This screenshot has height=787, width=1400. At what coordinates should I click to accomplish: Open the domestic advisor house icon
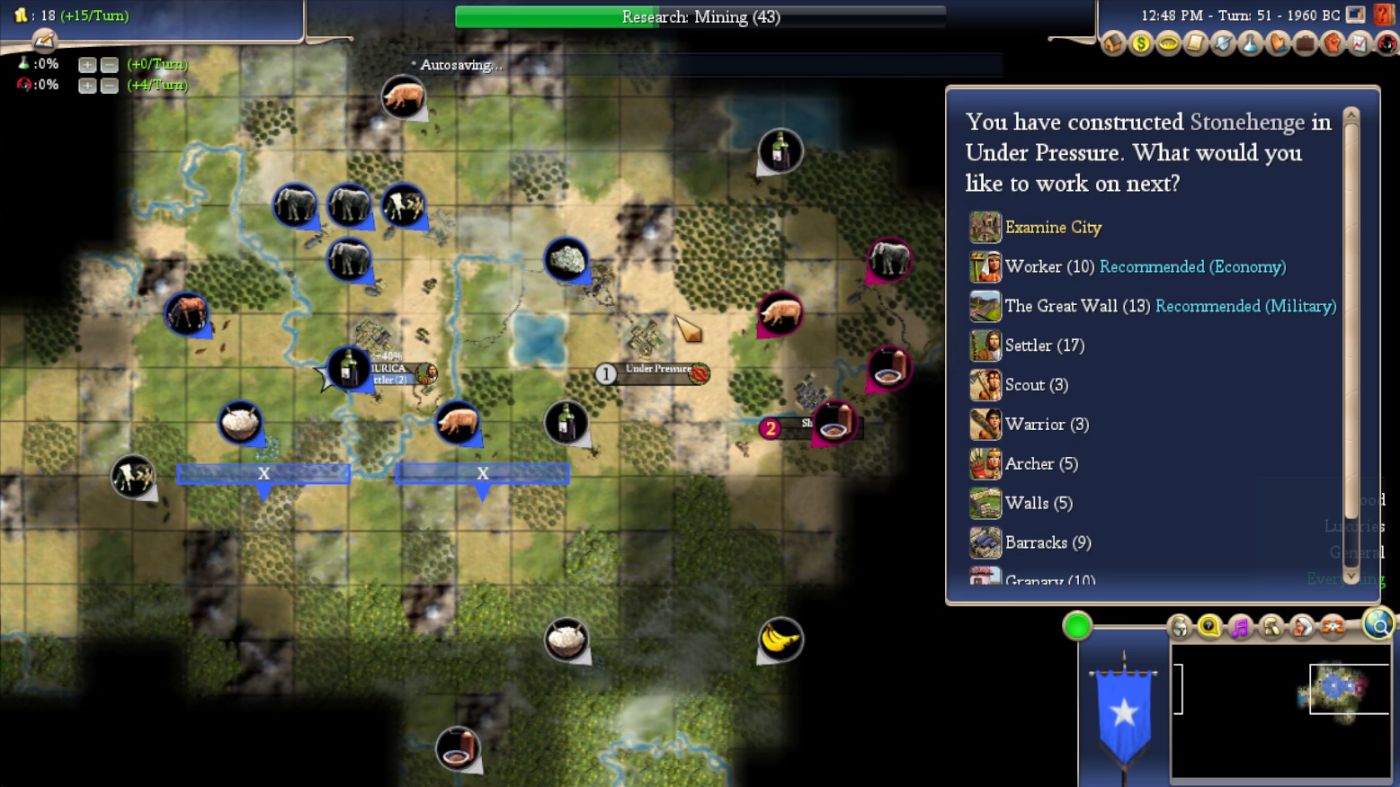(1113, 44)
